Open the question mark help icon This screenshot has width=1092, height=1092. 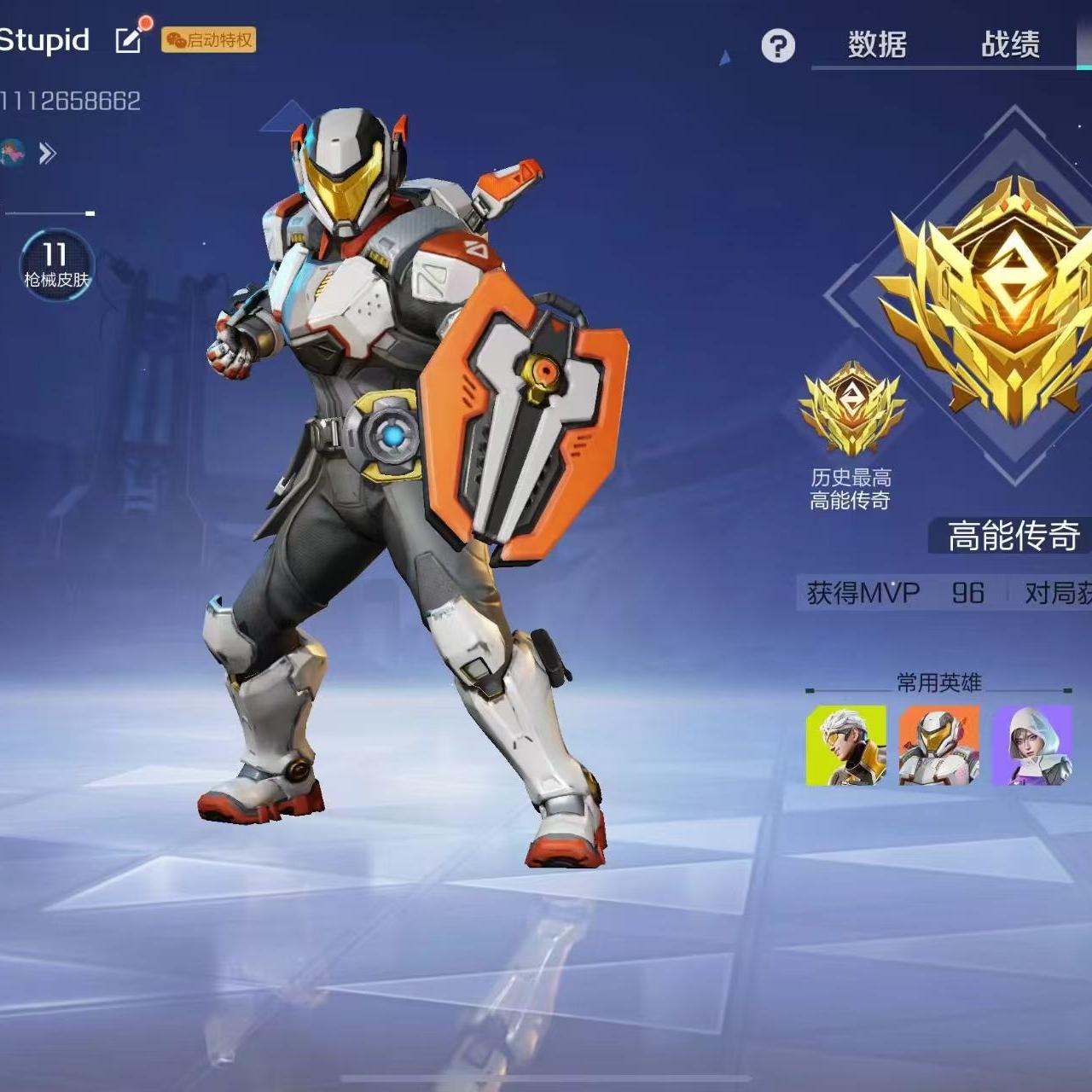click(x=777, y=45)
